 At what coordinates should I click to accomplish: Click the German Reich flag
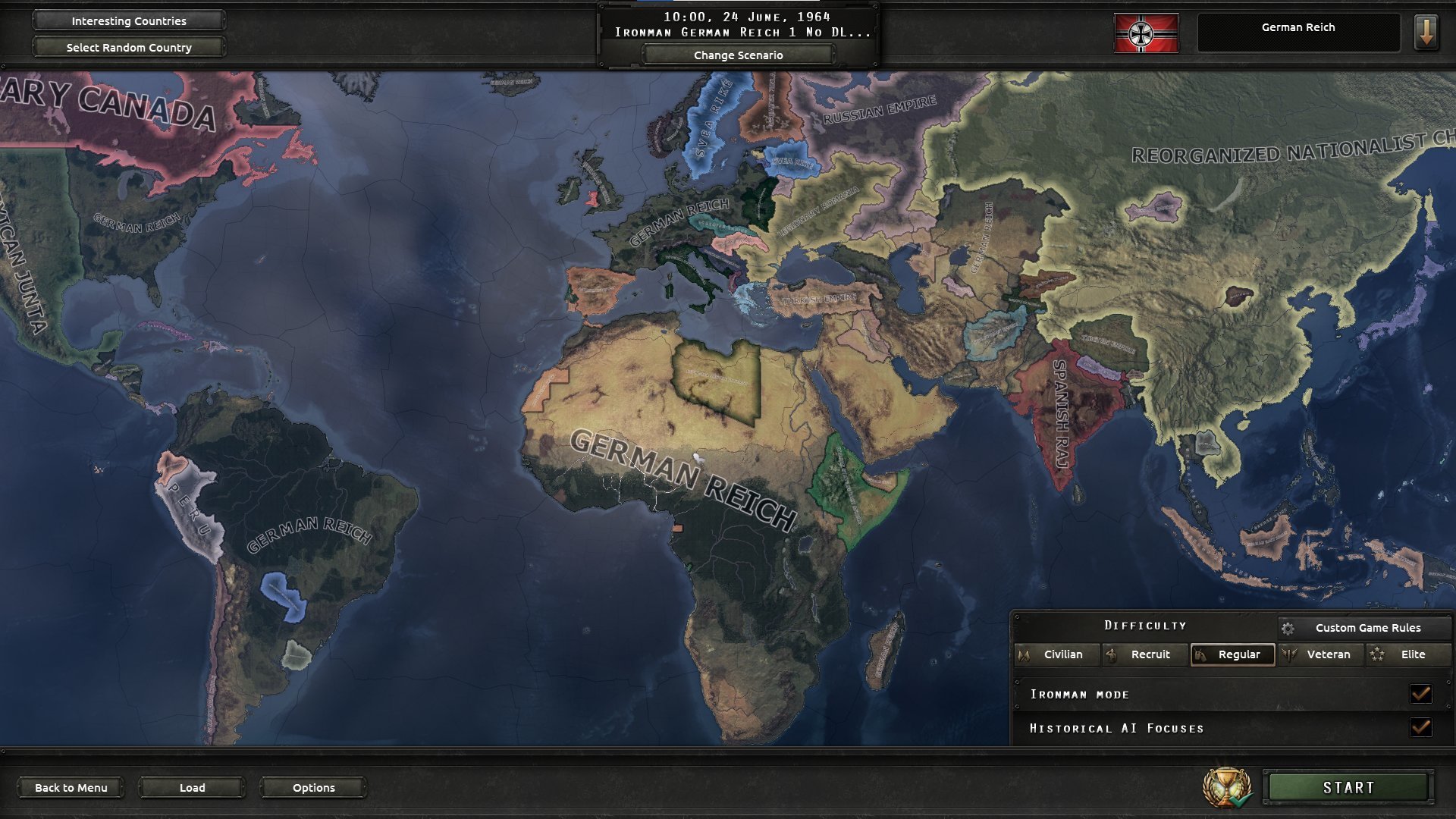tap(1146, 33)
